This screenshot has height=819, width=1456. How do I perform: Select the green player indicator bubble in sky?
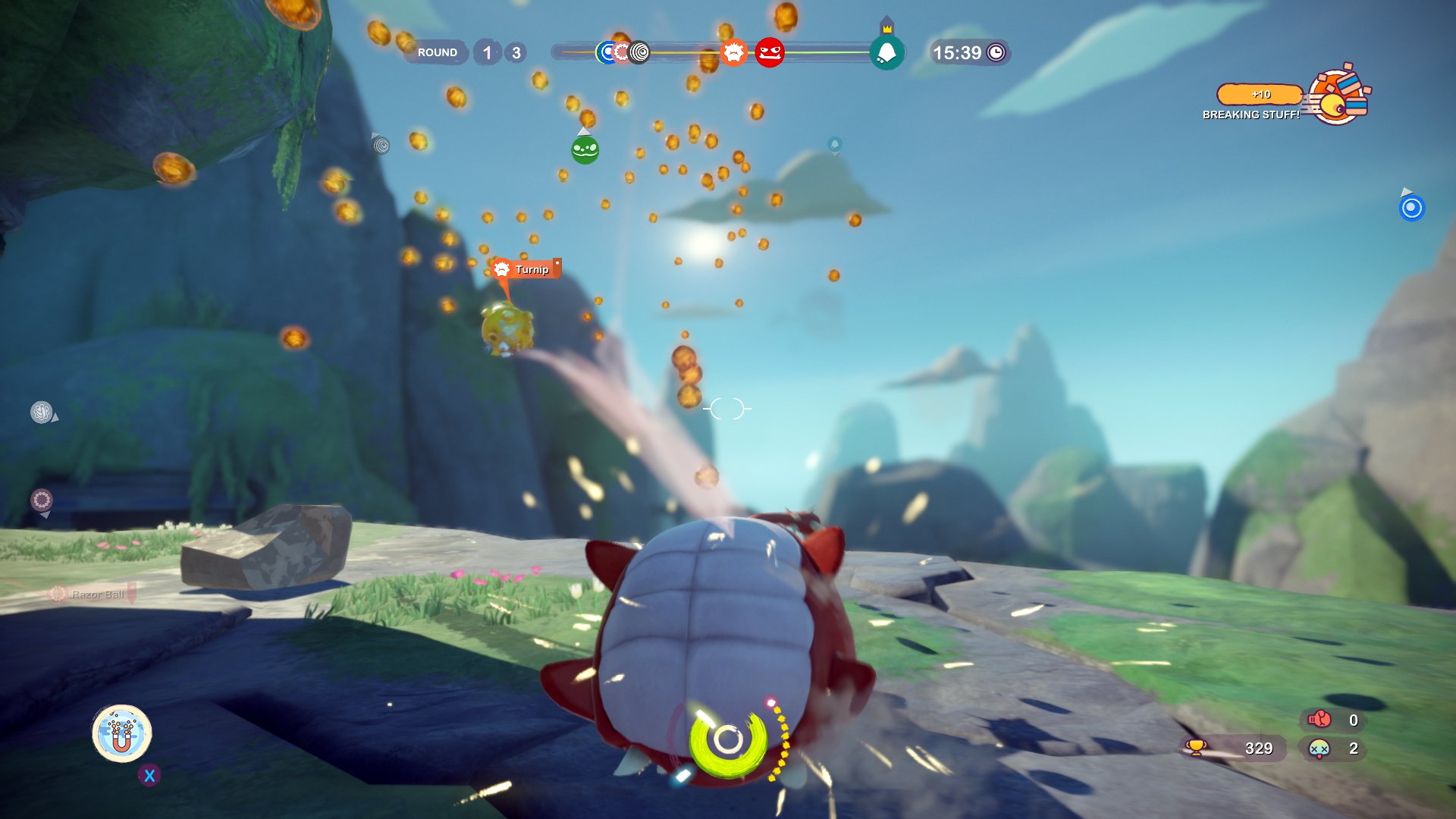[x=584, y=149]
